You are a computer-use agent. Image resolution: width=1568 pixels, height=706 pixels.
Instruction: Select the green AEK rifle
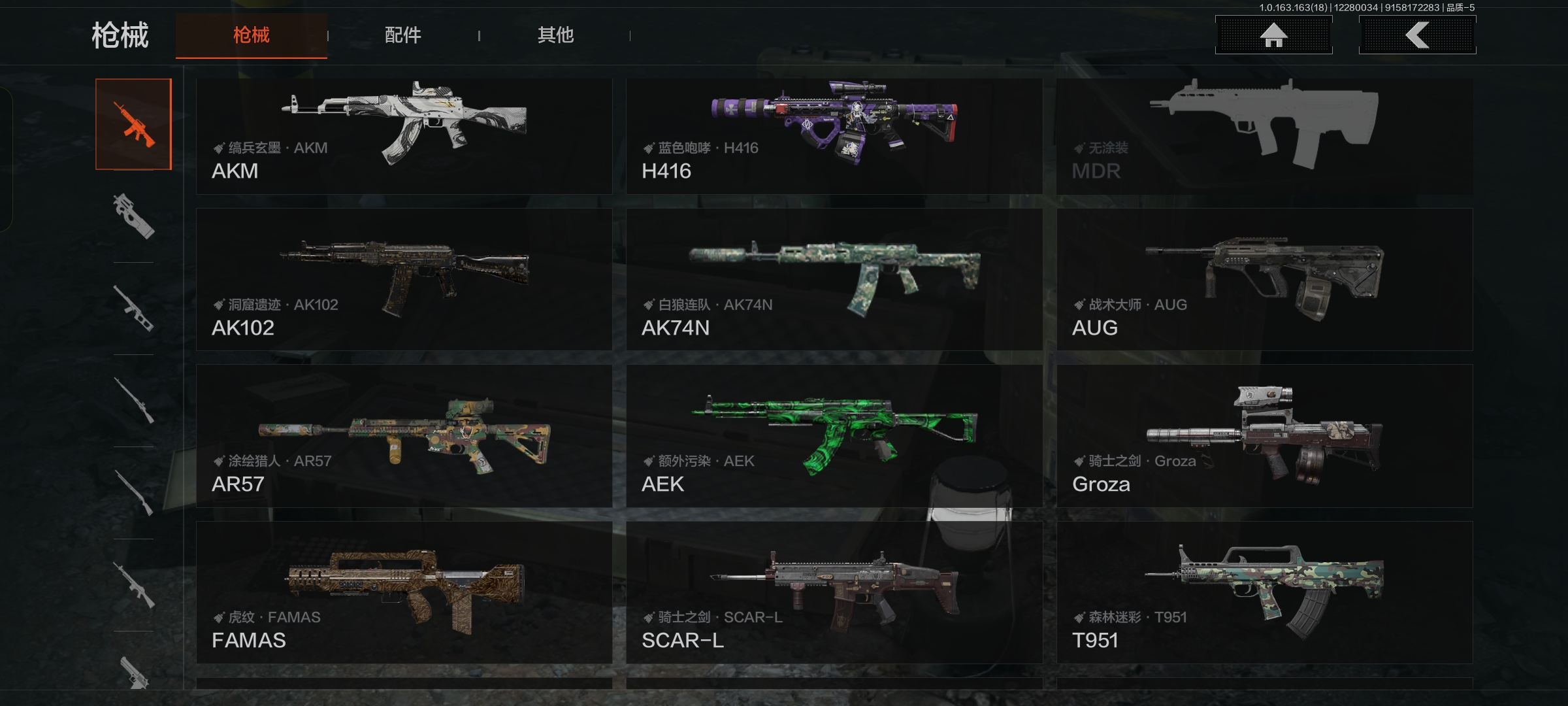click(834, 435)
